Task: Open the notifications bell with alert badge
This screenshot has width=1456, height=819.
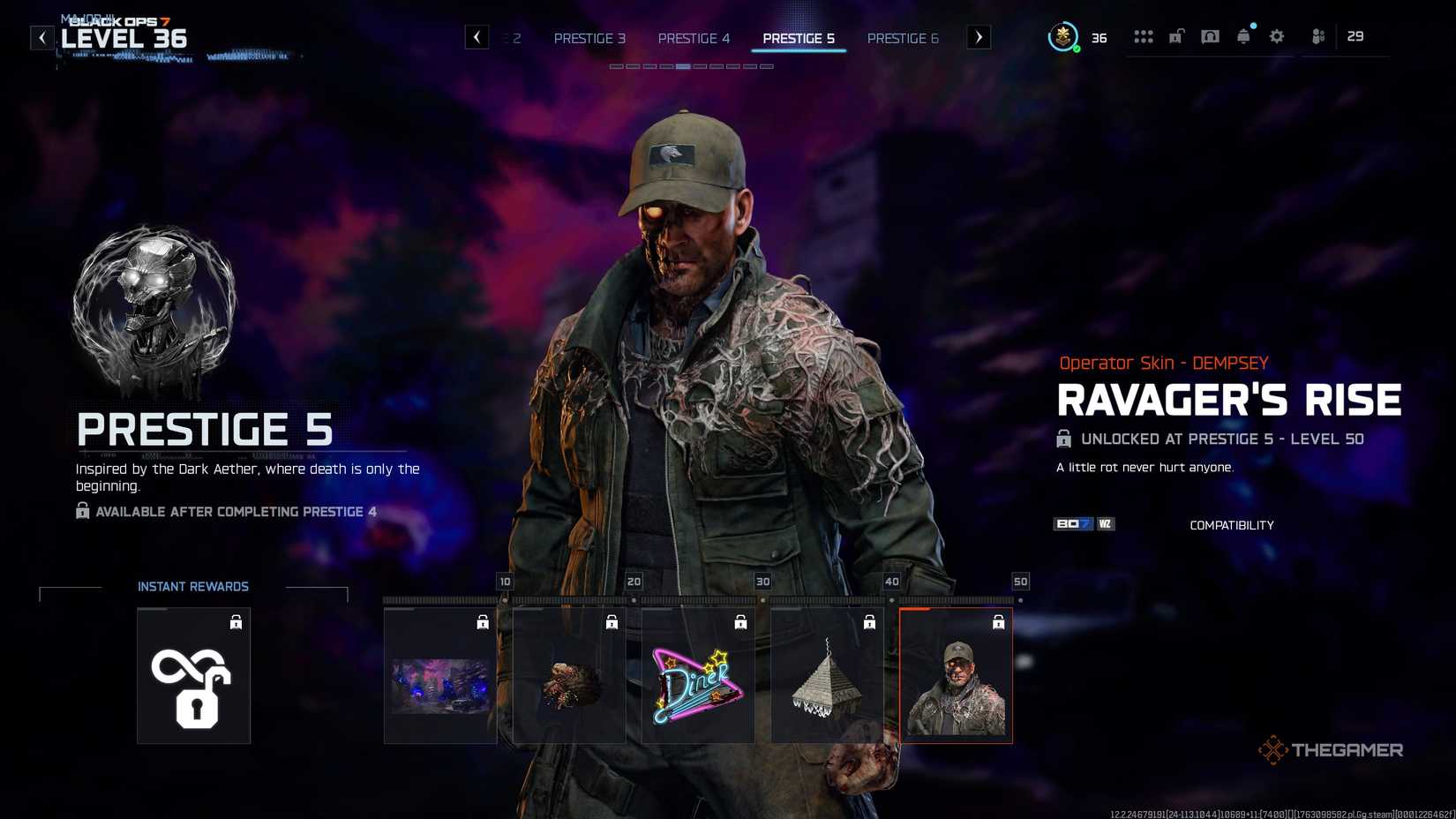Action: point(1243,36)
